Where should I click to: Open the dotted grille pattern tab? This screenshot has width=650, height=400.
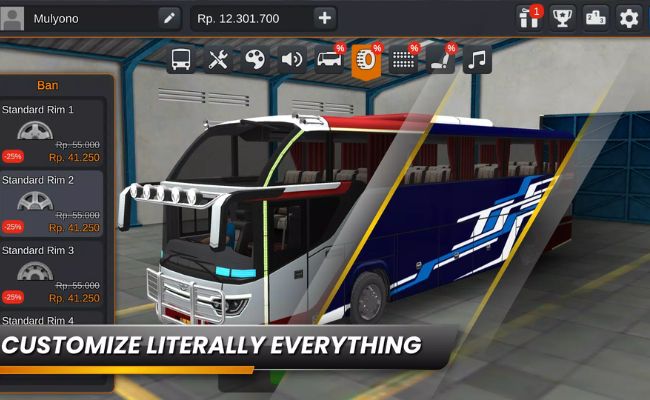(x=403, y=60)
